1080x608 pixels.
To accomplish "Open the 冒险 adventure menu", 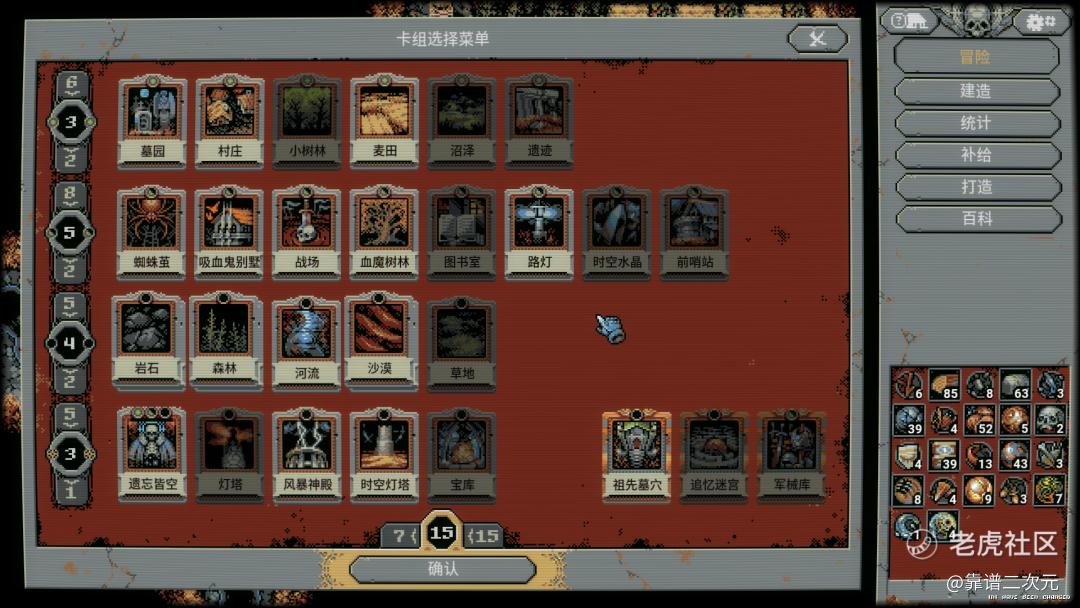I will (x=976, y=57).
